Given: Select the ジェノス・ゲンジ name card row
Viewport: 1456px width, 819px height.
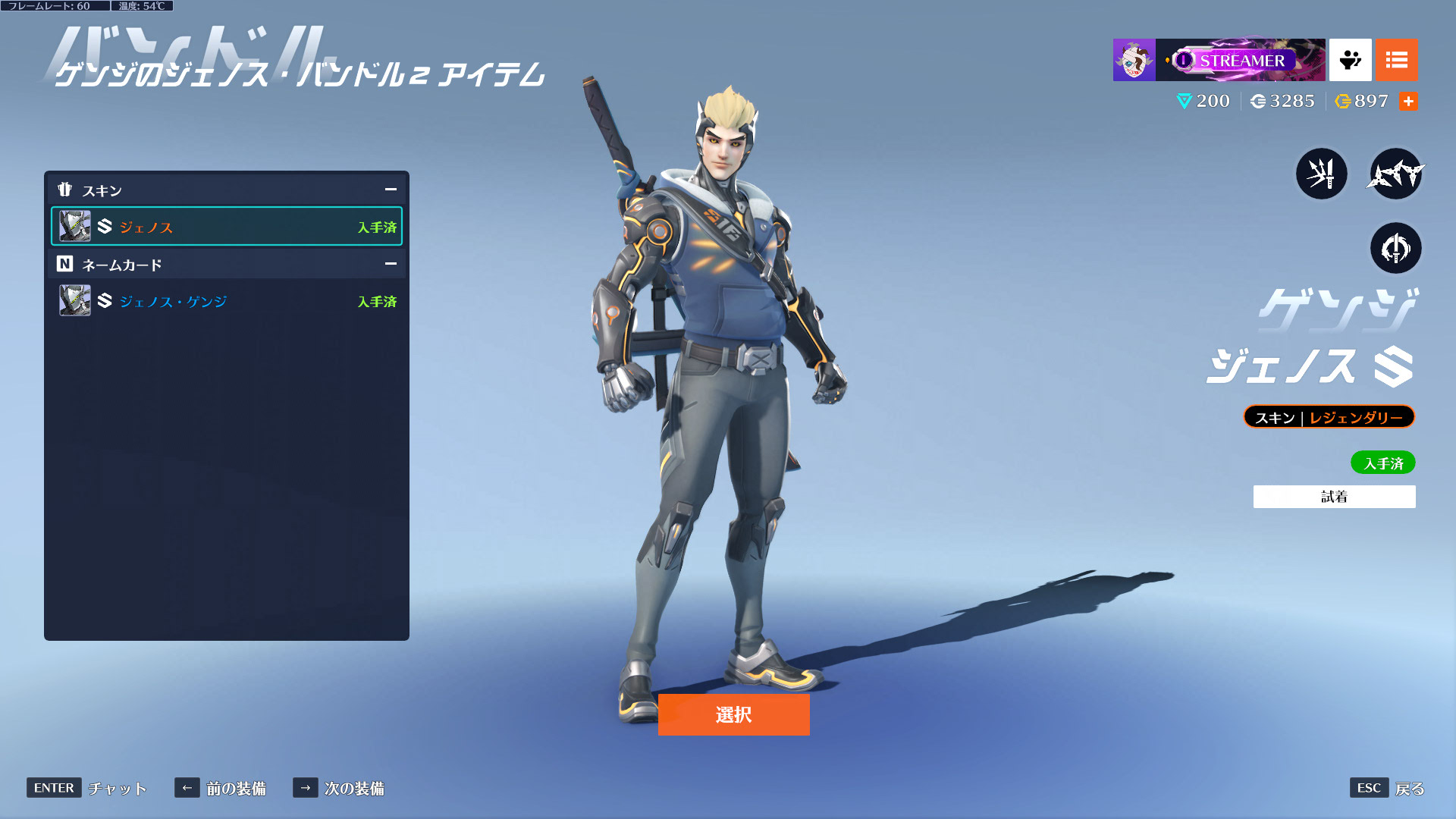Looking at the screenshot, I should tap(227, 301).
